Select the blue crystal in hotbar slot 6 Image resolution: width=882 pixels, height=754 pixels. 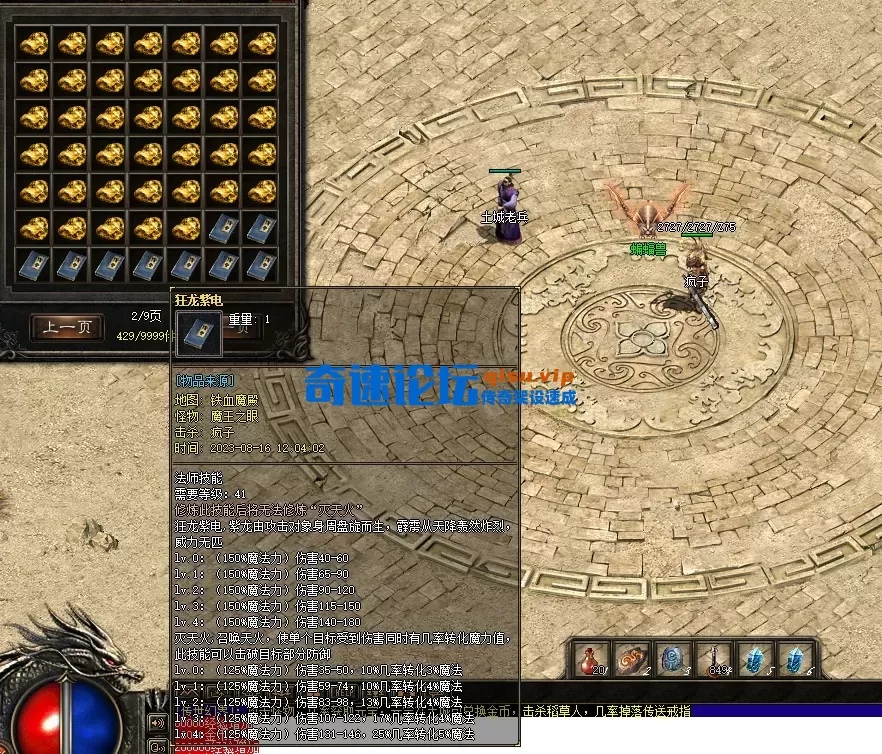[x=794, y=660]
